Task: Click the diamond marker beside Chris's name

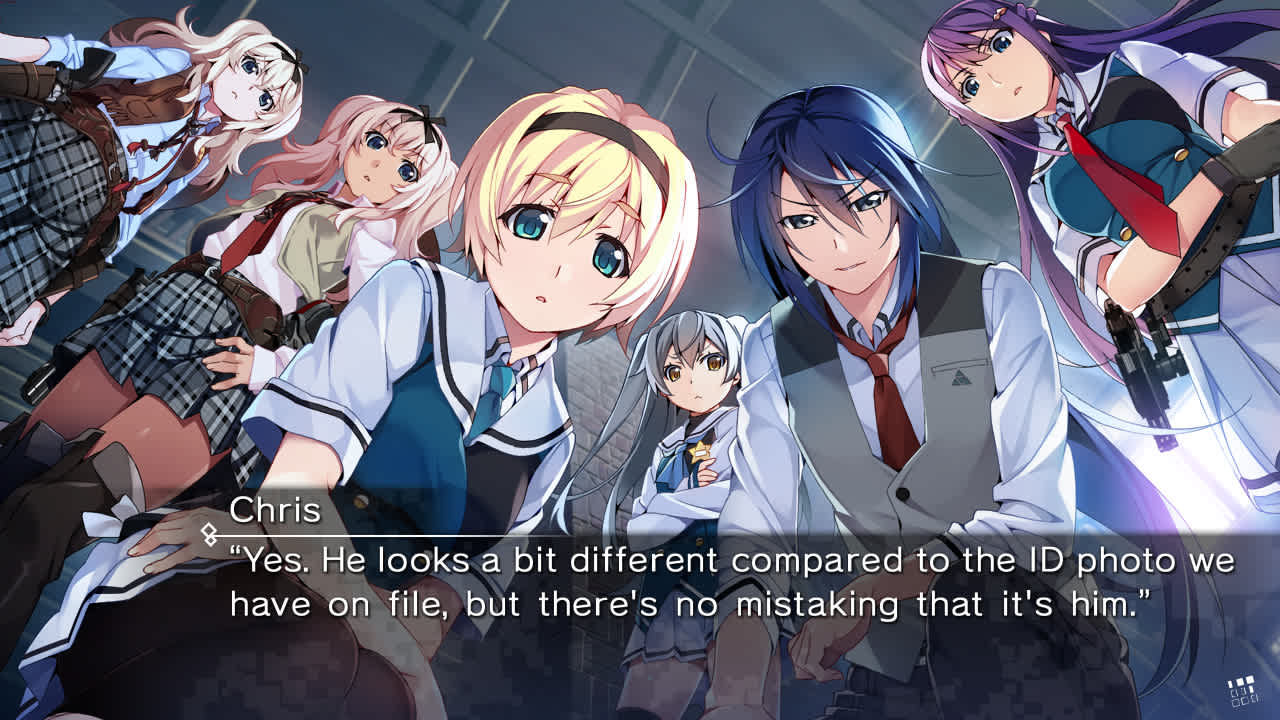Action: 208,531
